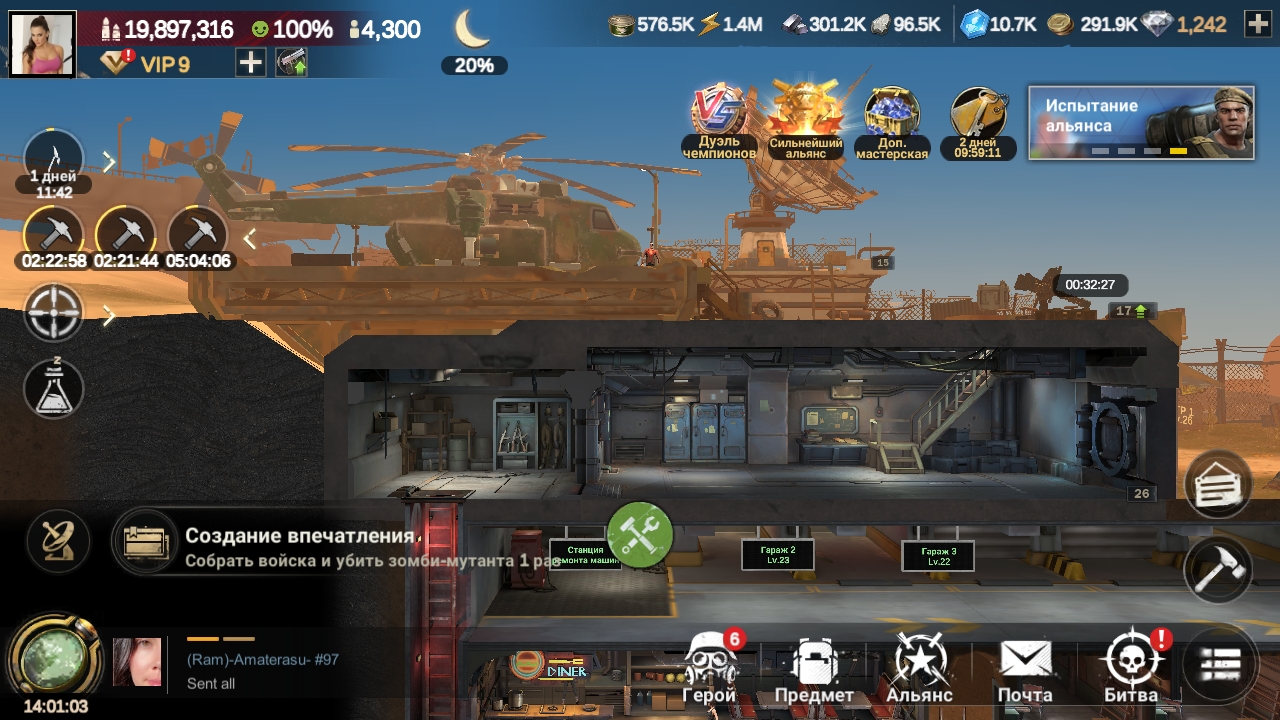Open the Испытание альянса banner
This screenshot has width=1280, height=720.
pyautogui.click(x=1141, y=122)
